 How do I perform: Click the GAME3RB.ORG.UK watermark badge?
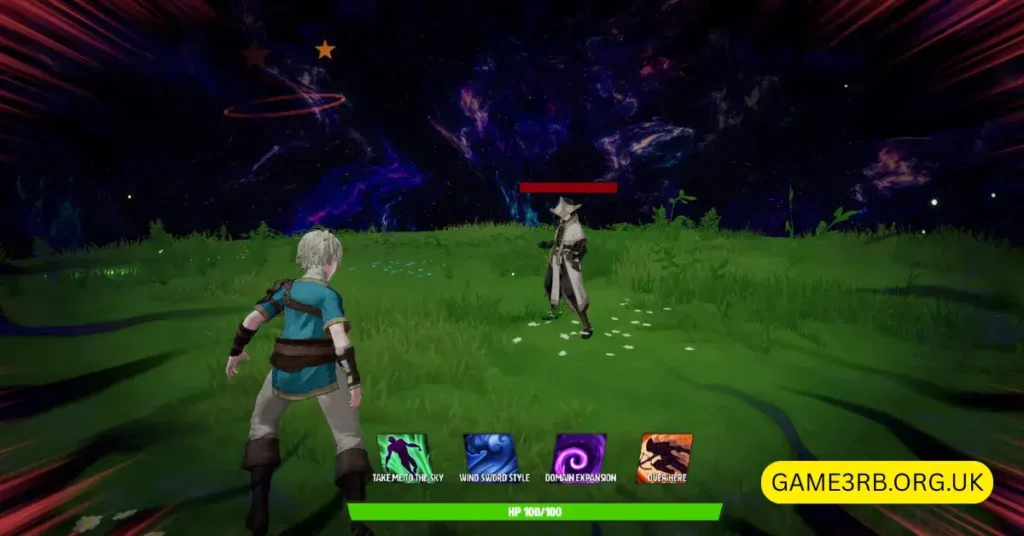point(877,482)
